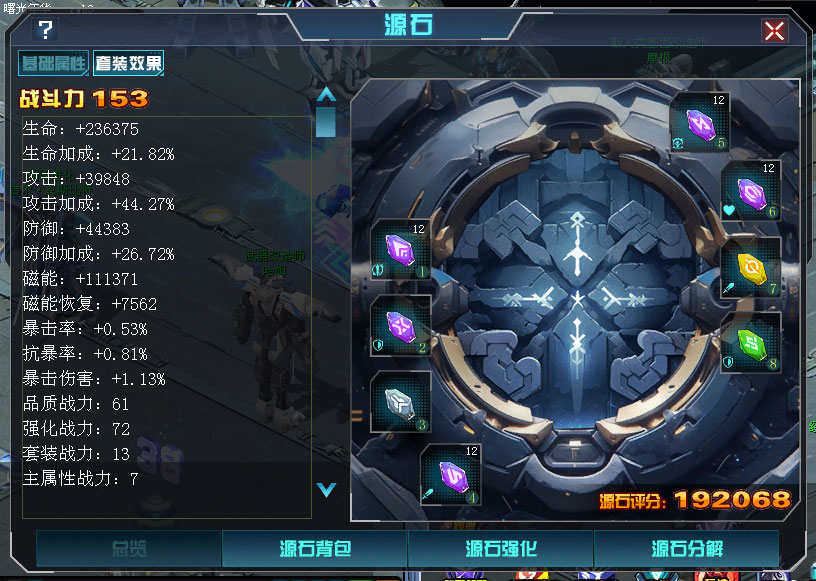Open the question mark help button

(x=46, y=30)
